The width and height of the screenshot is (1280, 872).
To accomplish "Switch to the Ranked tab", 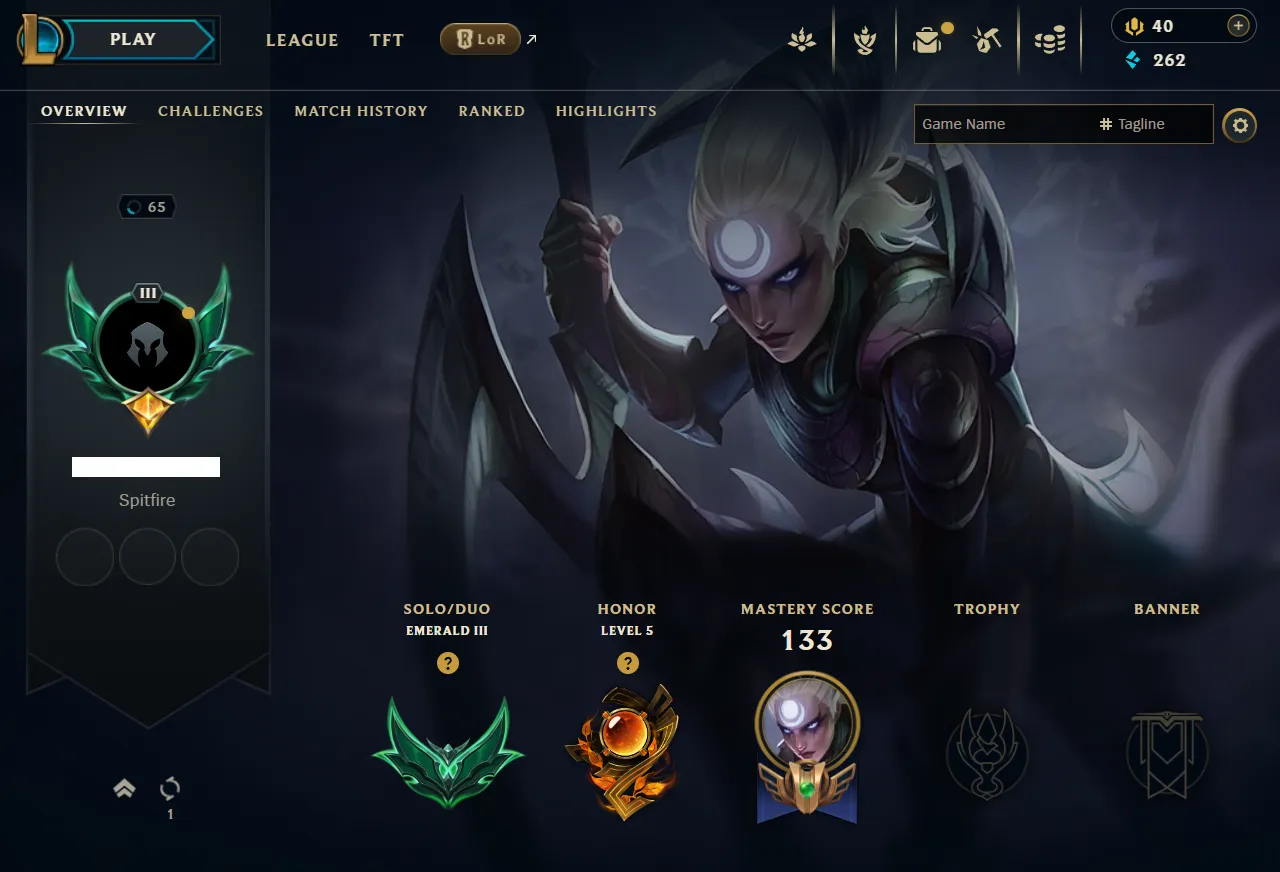I will click(x=491, y=111).
